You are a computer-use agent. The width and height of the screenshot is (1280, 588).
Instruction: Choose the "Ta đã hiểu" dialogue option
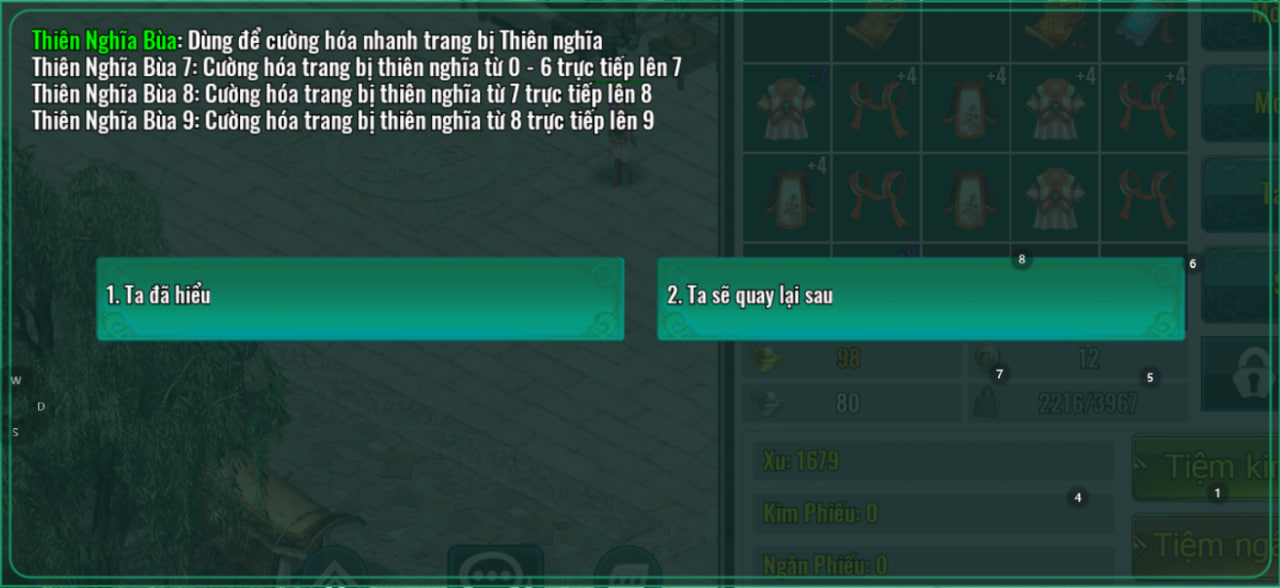click(x=360, y=298)
